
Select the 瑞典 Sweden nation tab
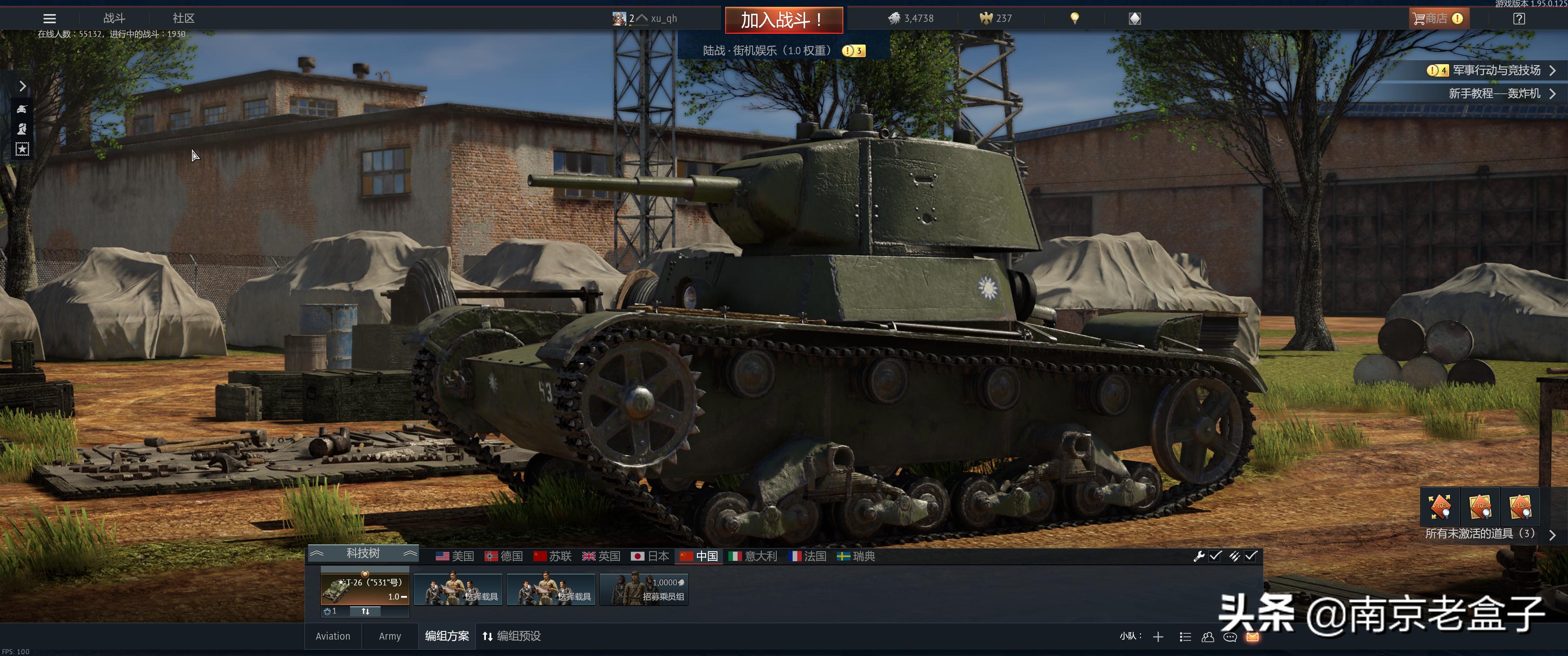tap(856, 556)
